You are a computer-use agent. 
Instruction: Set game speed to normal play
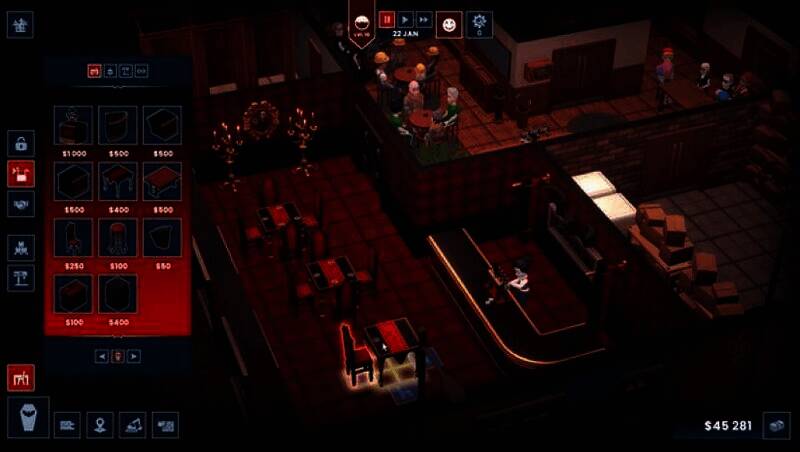405,19
